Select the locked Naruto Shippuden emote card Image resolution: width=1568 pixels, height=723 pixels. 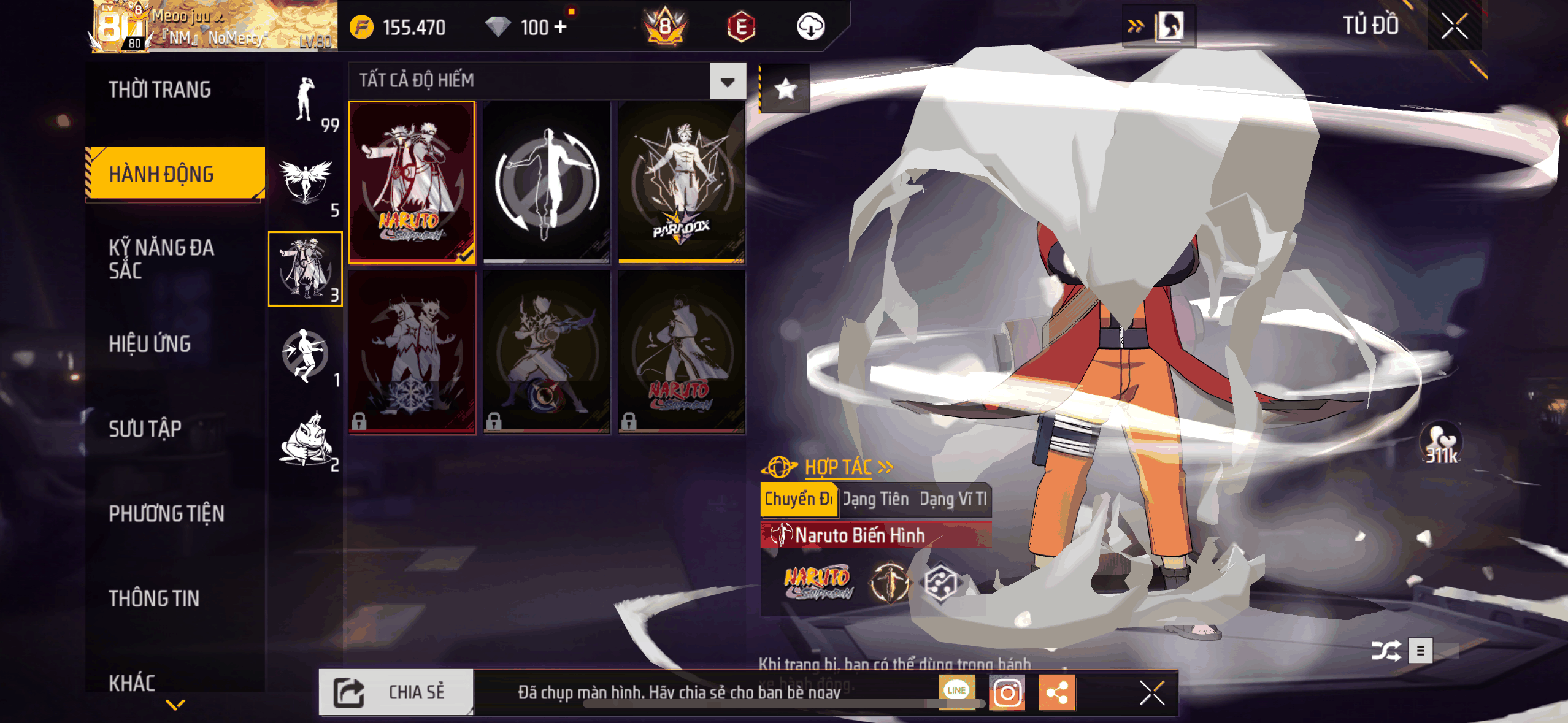(x=681, y=352)
